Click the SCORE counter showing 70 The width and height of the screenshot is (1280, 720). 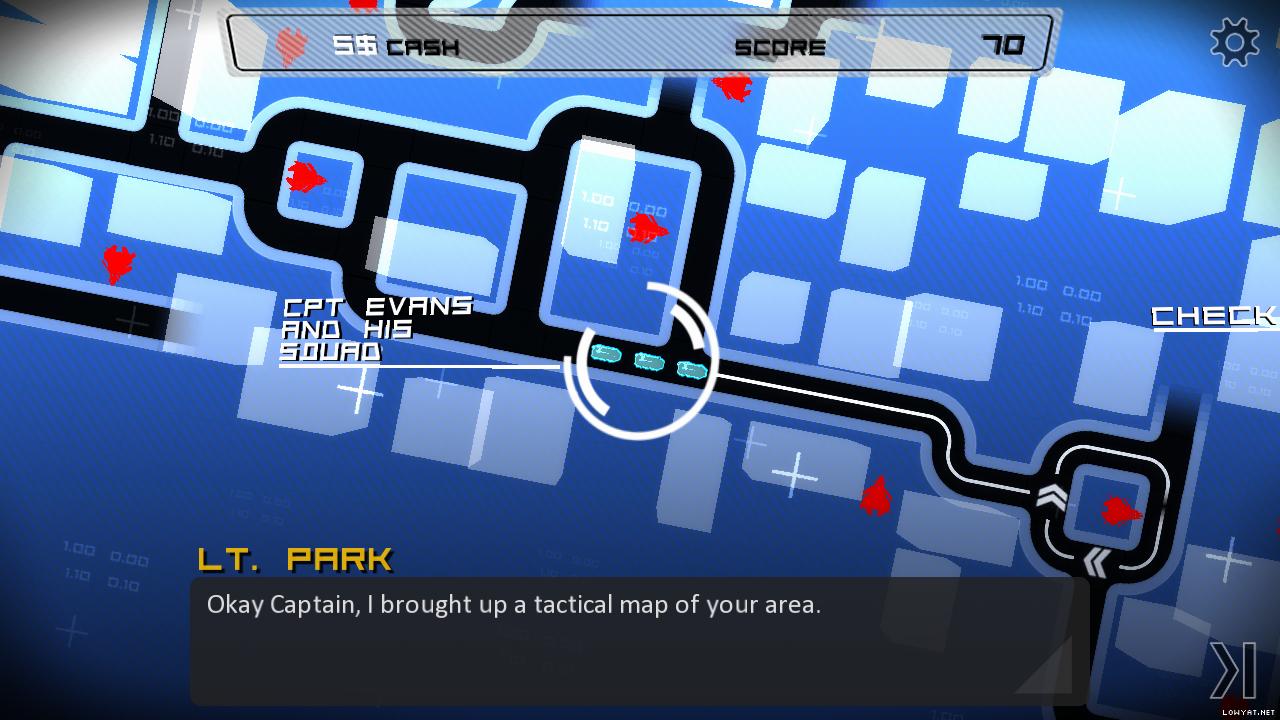(1005, 44)
